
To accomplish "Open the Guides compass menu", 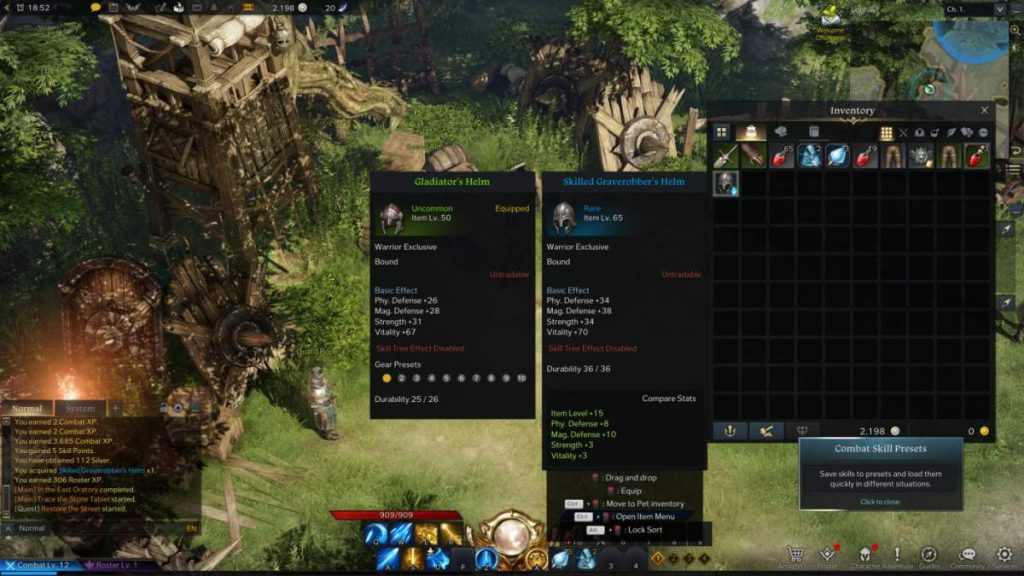I will [x=929, y=554].
